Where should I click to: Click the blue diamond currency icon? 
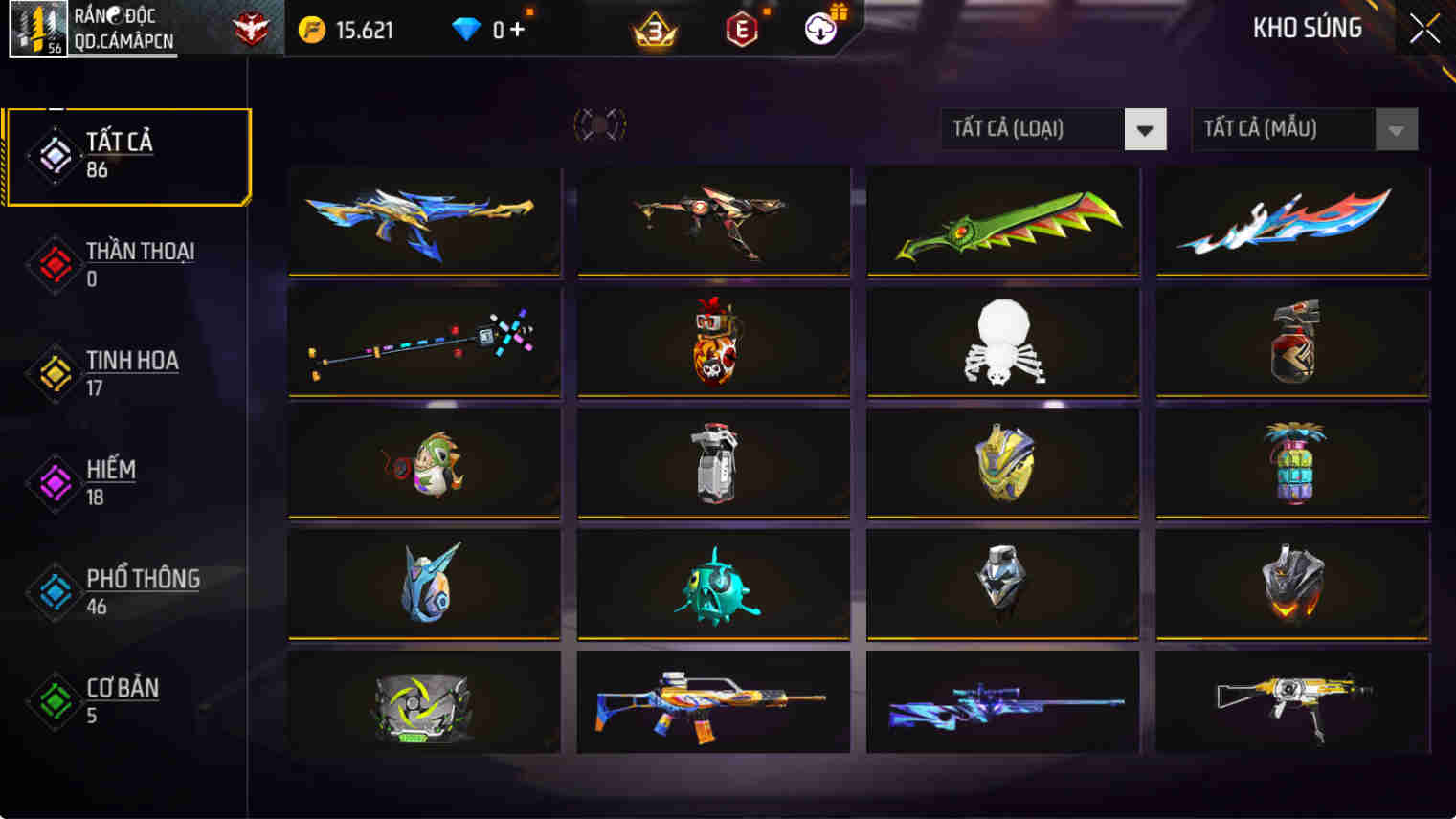[x=468, y=29]
